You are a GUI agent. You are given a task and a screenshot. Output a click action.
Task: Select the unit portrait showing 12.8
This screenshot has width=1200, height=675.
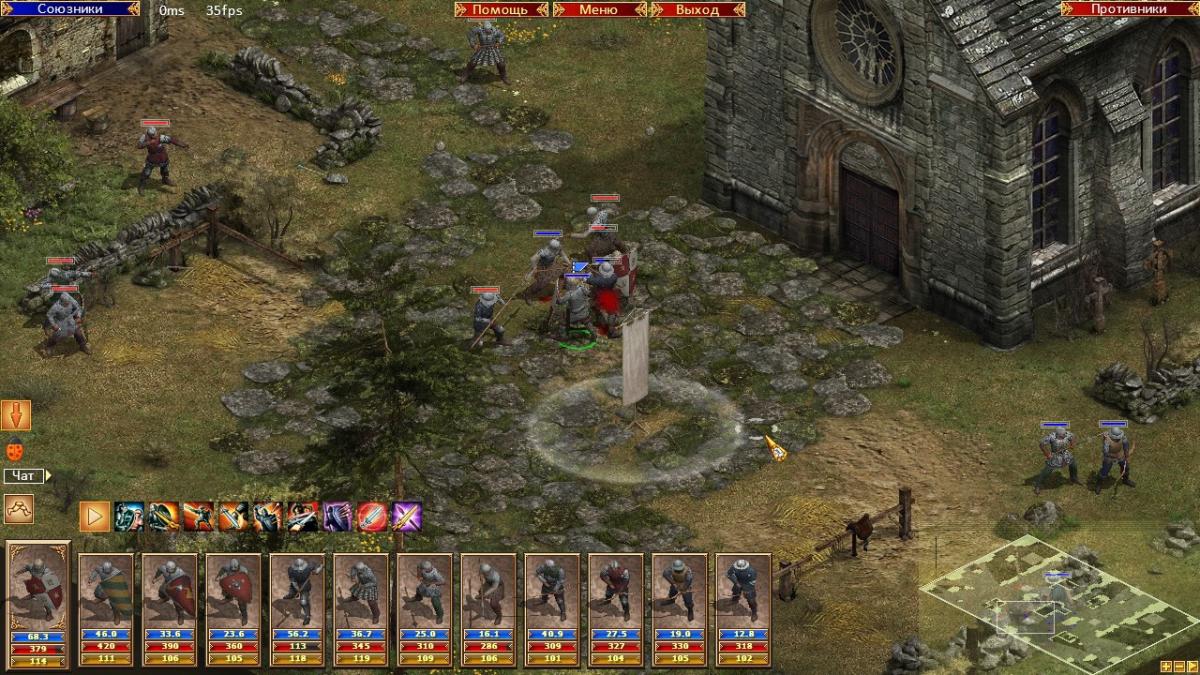click(x=743, y=590)
